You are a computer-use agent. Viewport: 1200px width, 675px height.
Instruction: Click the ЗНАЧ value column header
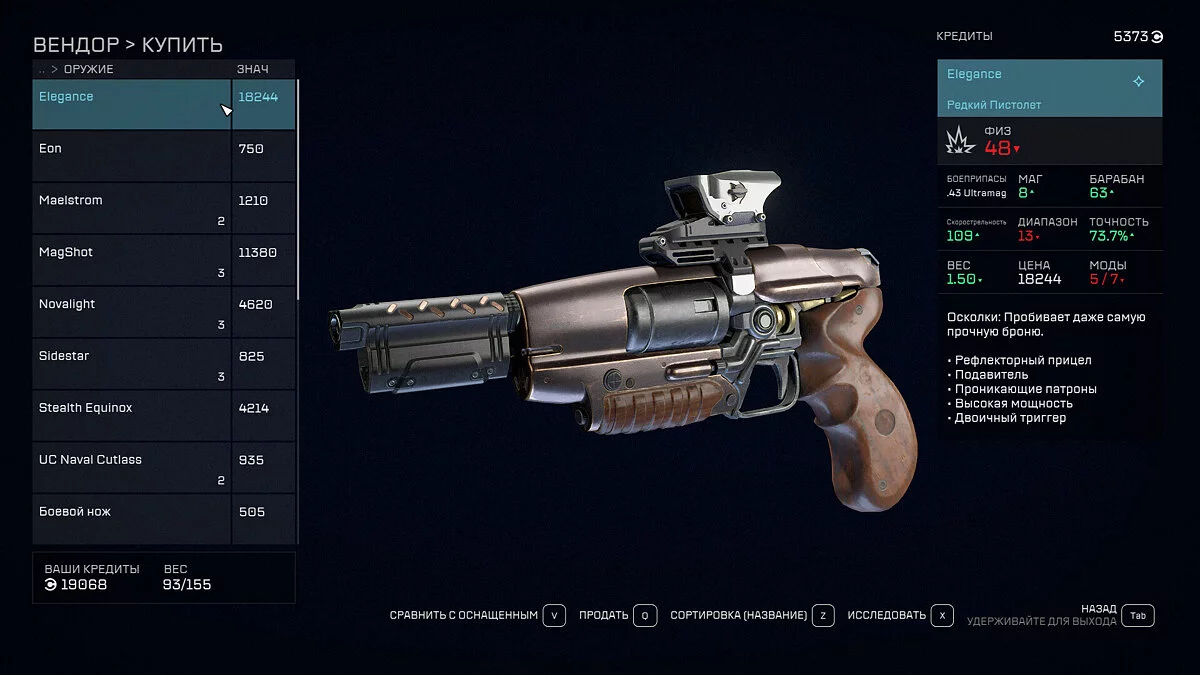[x=252, y=69]
